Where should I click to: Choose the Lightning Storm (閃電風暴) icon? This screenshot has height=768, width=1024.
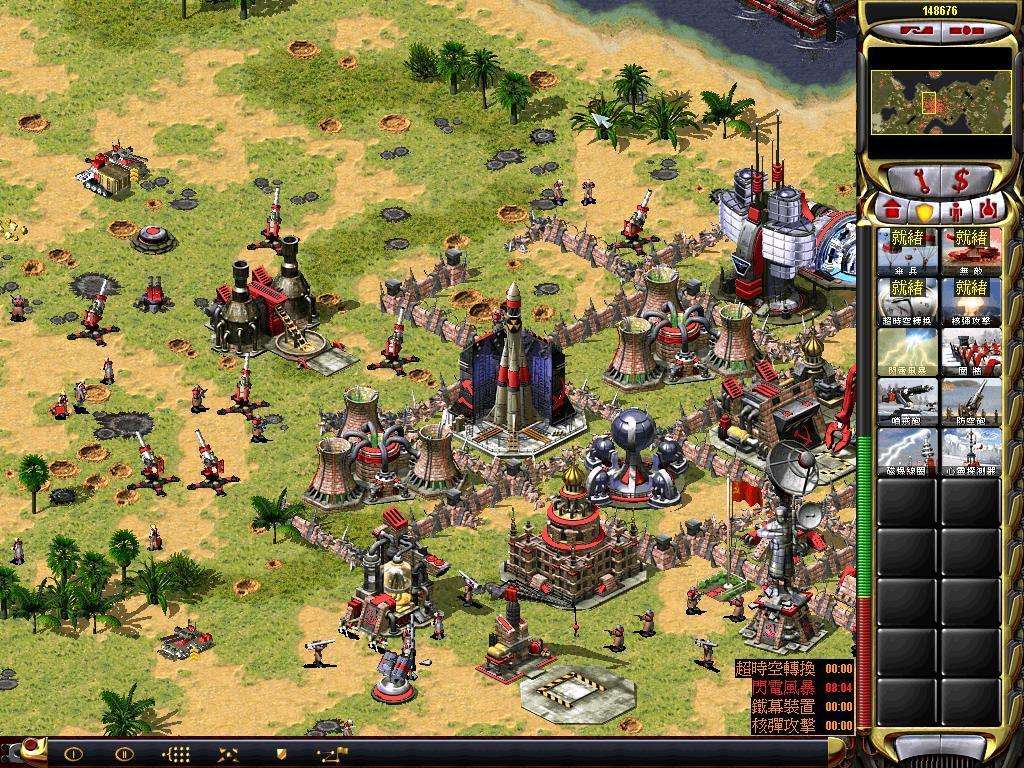(907, 351)
